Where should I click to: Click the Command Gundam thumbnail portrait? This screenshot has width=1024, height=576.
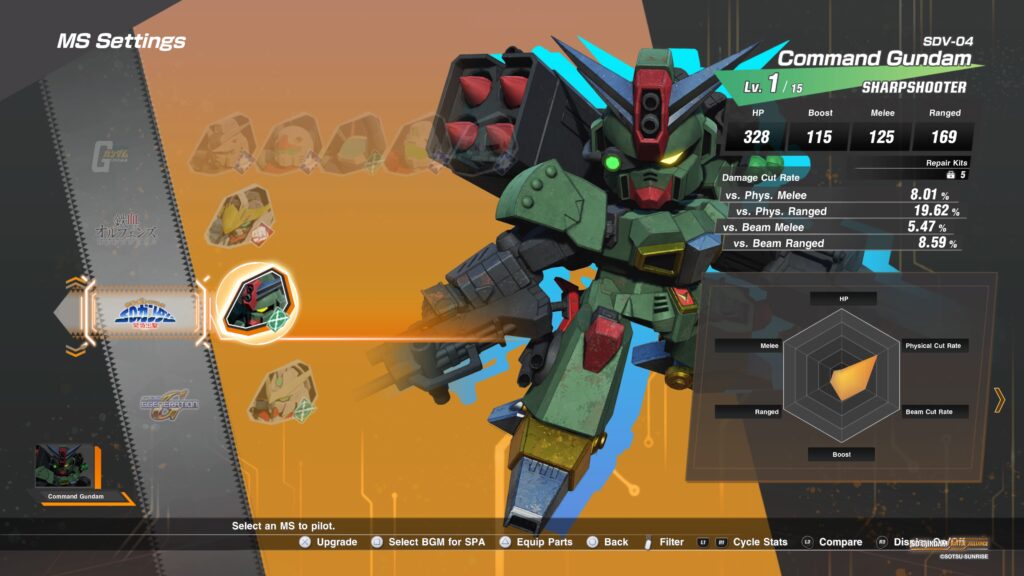[64, 466]
